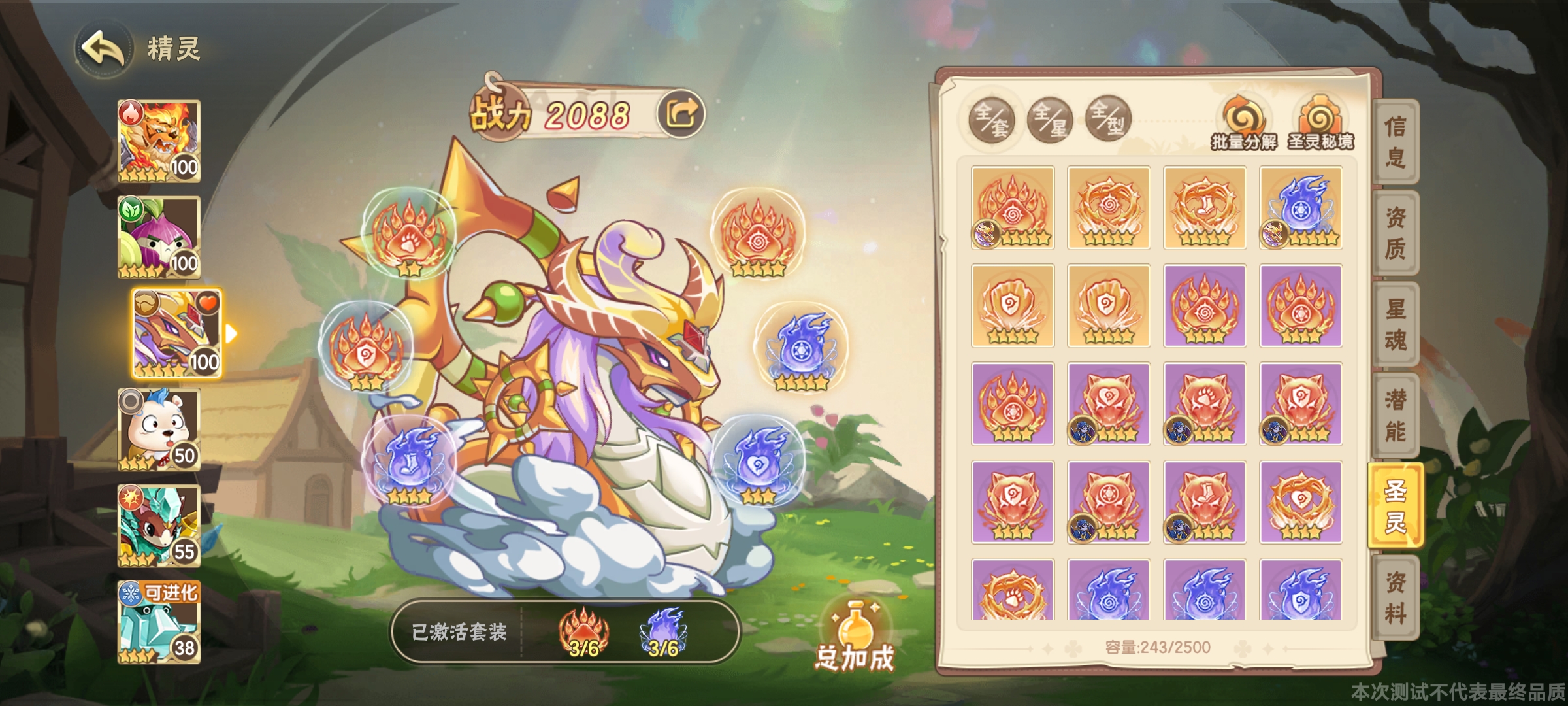Viewport: 1568px width, 706px height.
Task: Share the 2088 battle power rating
Action: pyautogui.click(x=681, y=114)
